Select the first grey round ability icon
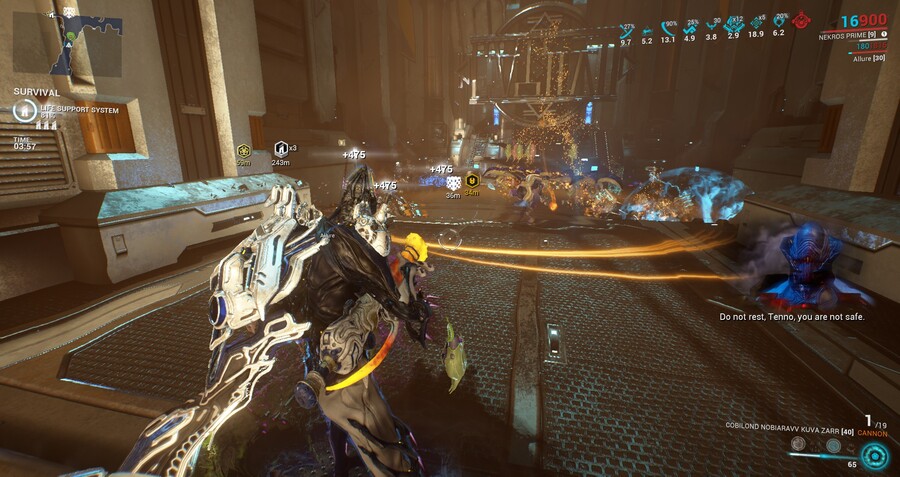 (798, 443)
